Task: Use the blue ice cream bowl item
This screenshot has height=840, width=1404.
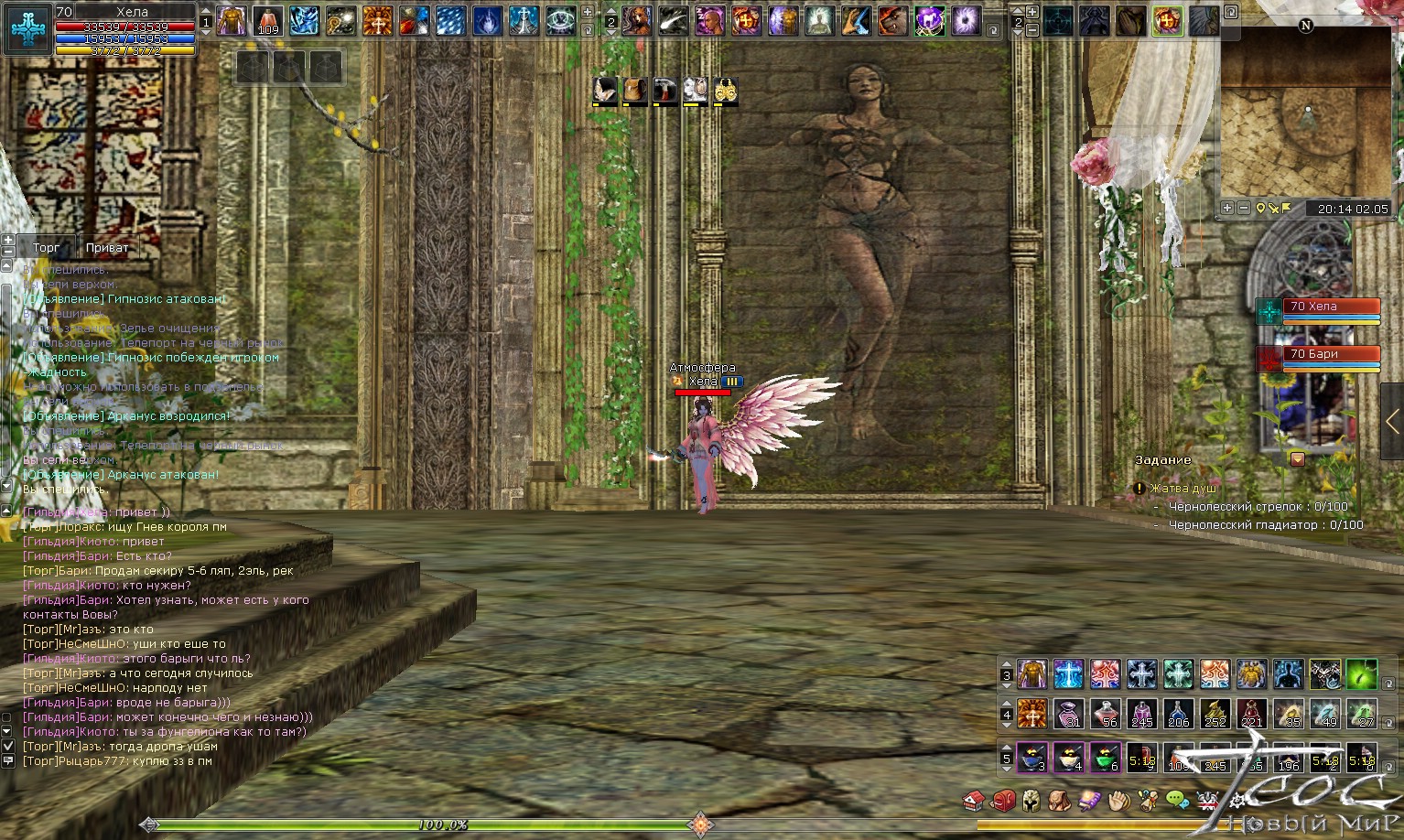Action: coord(1032,758)
